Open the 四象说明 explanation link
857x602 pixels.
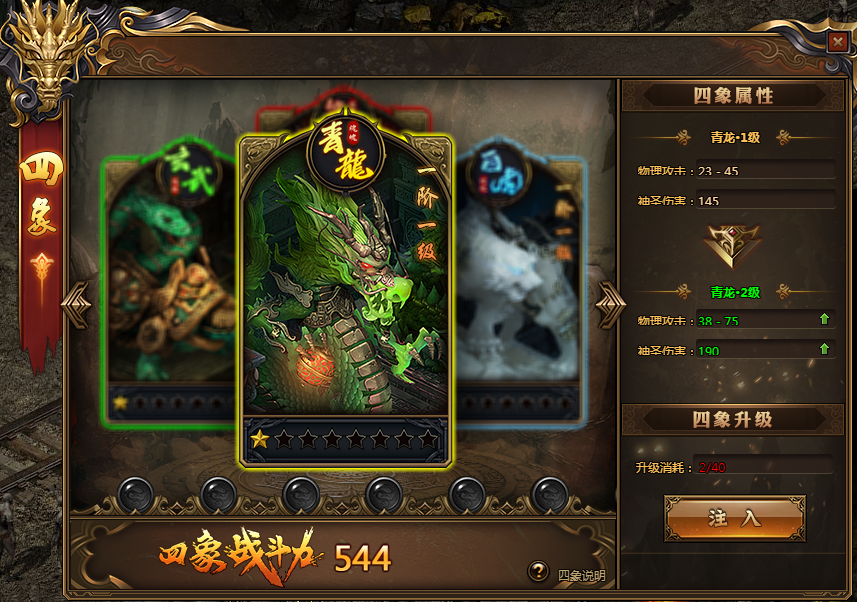tap(581, 575)
